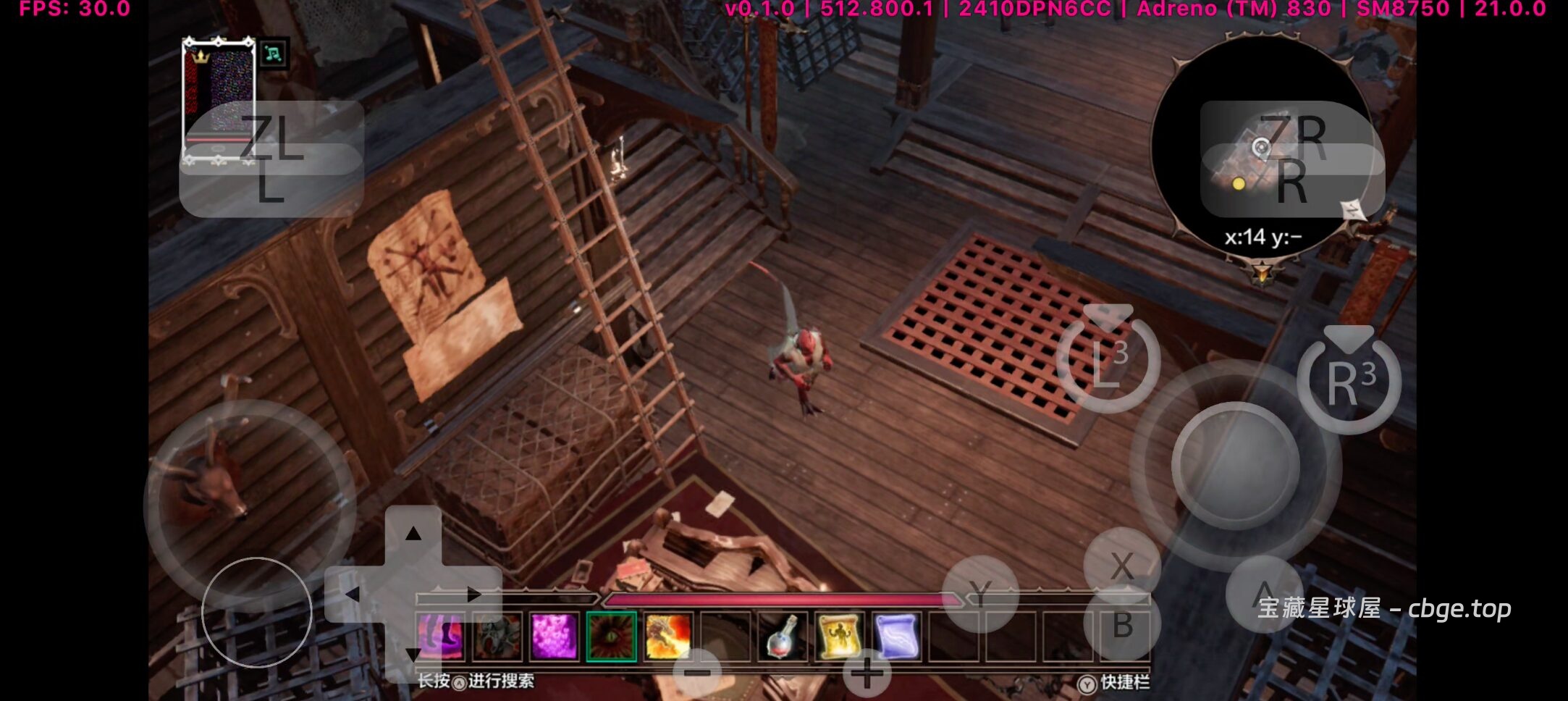Use the blue scroll in the hotbar
The height and width of the screenshot is (701, 1568).
point(895,637)
